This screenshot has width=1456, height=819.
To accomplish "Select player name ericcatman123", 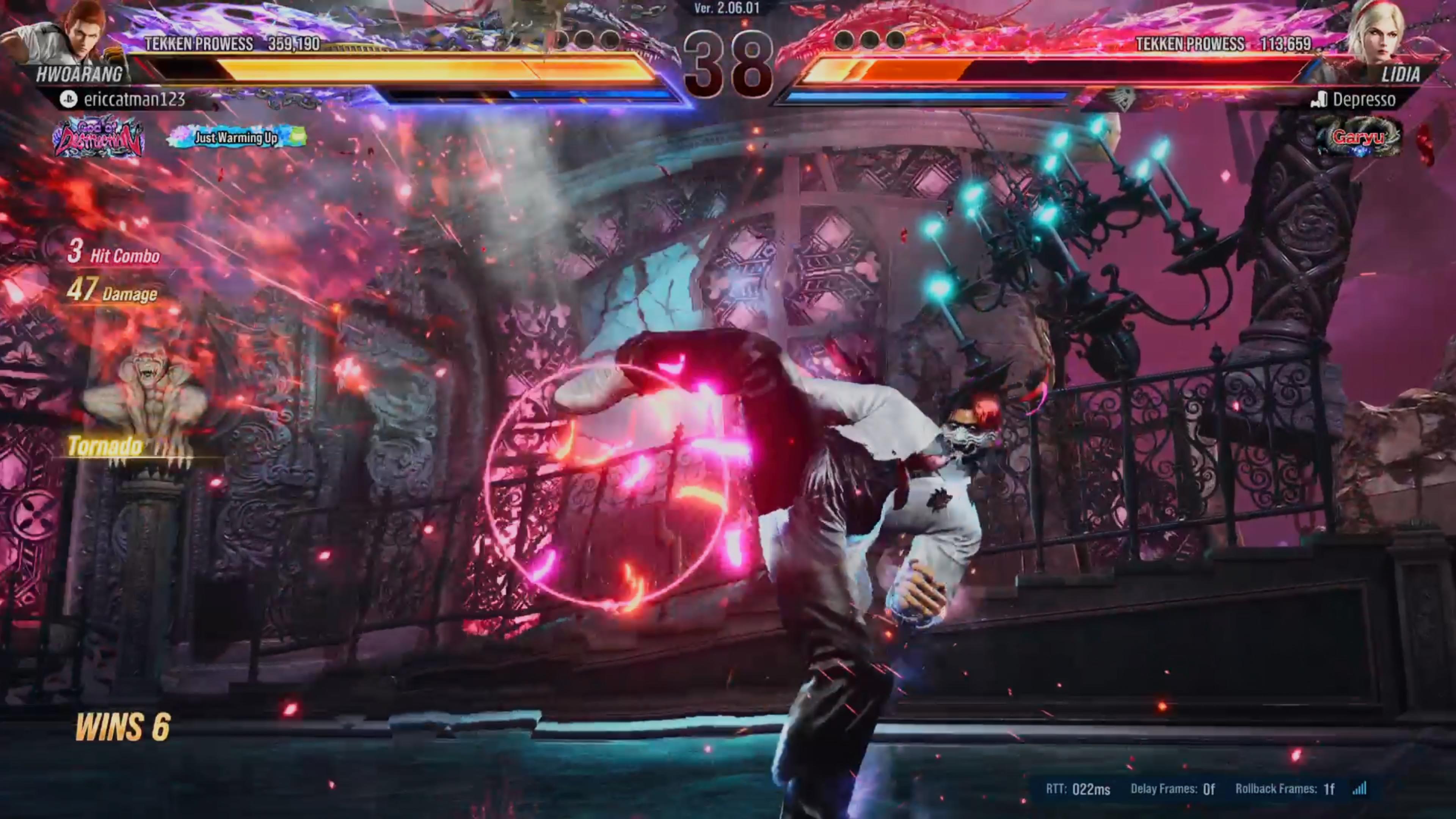I will tap(134, 100).
